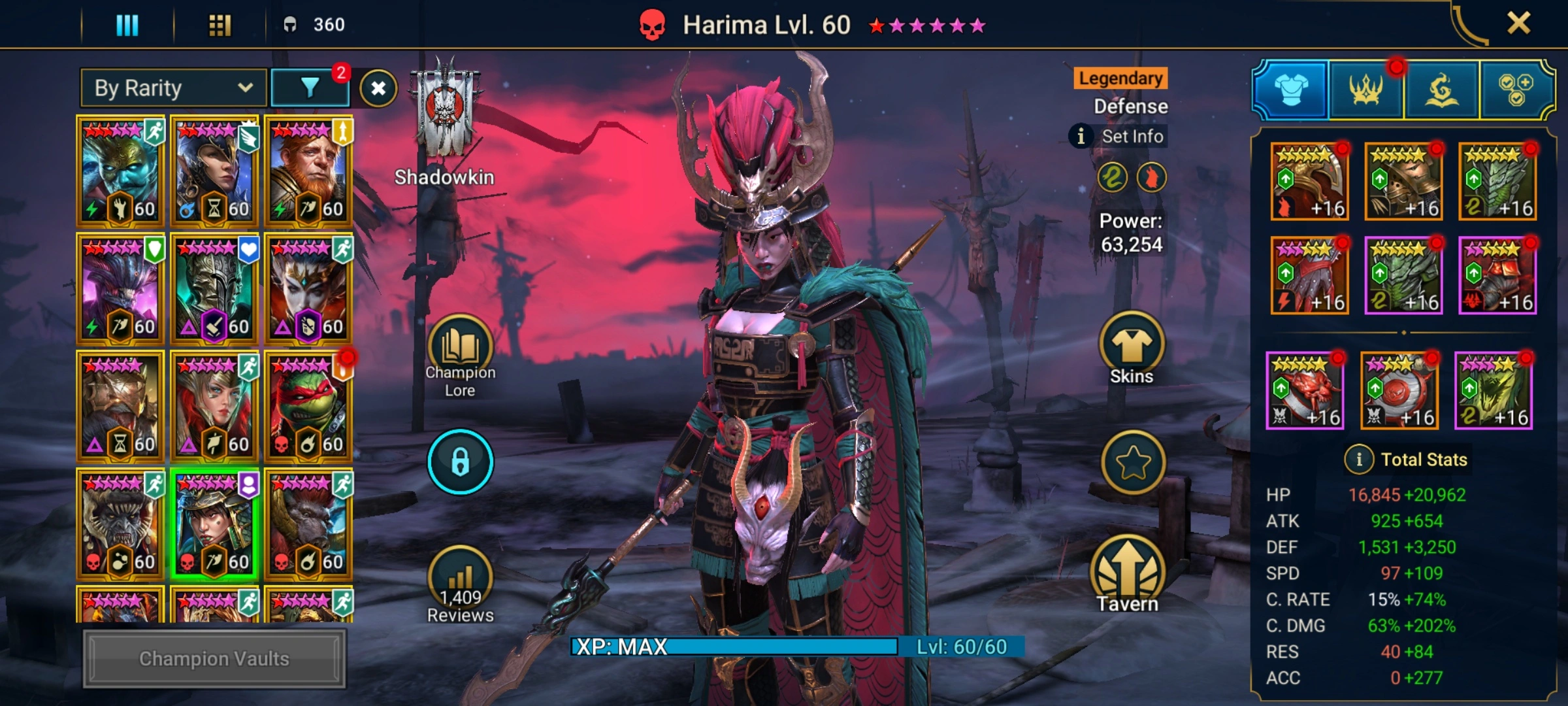Switch to the armor equipment tab

point(1291,90)
